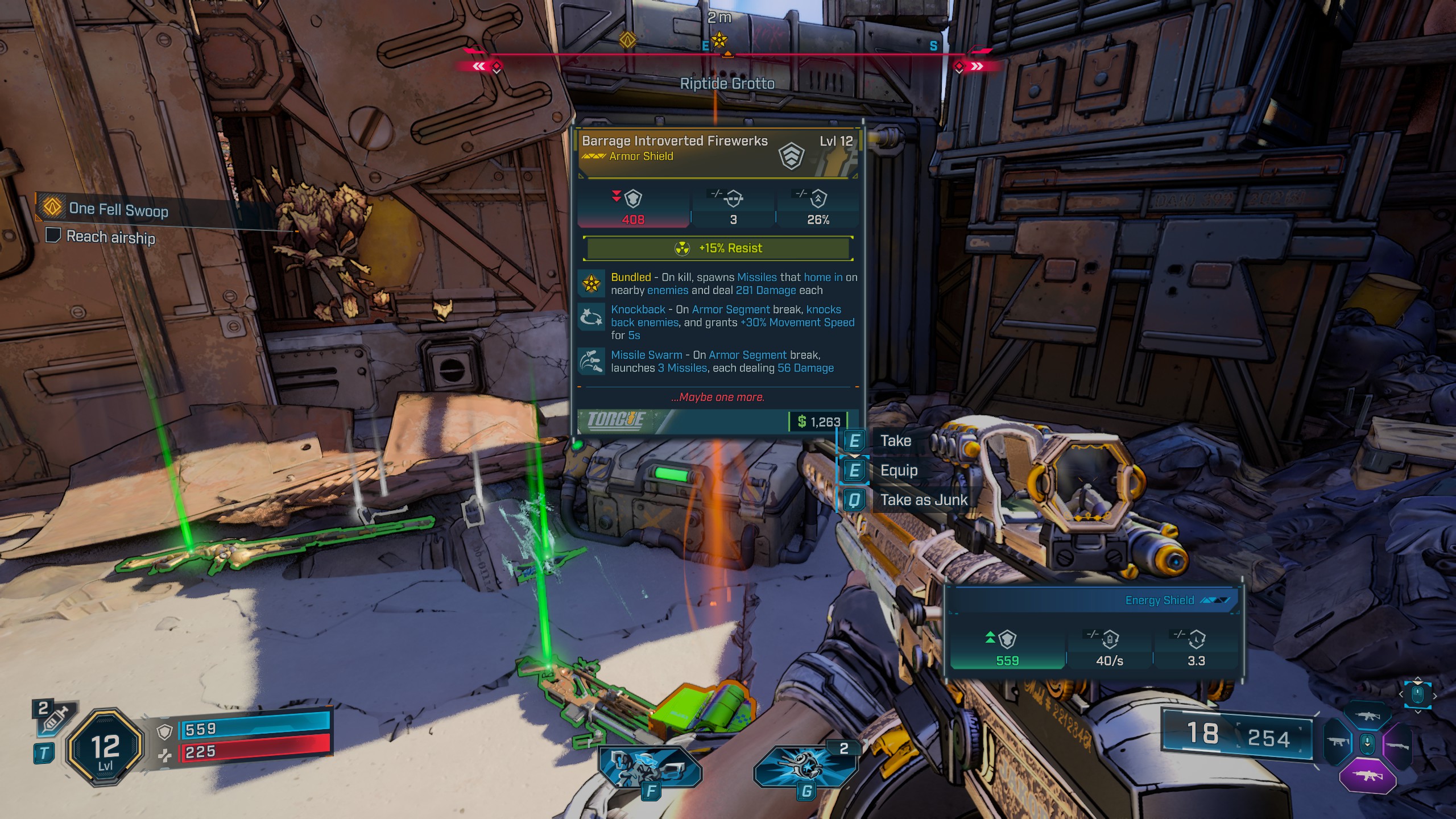Select the shotgun slot in the weapon wheel

pyautogui.click(x=1397, y=745)
